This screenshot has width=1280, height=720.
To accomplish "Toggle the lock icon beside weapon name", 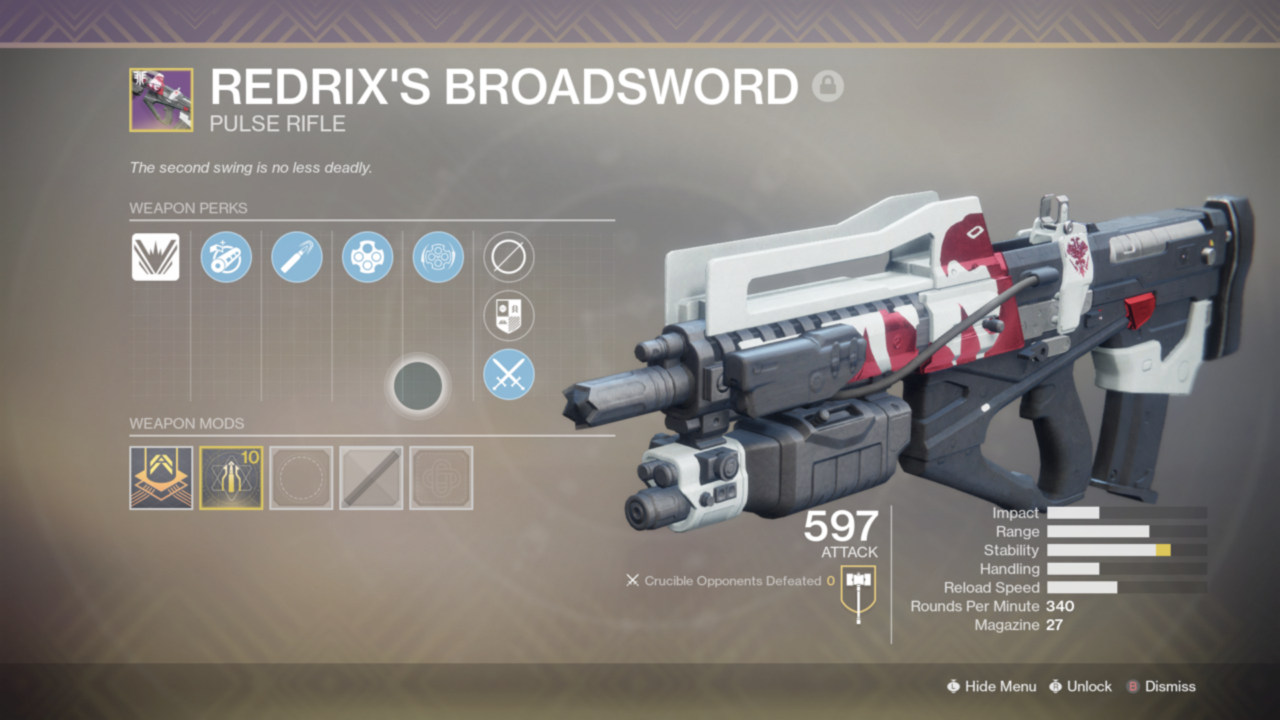I will tap(828, 87).
